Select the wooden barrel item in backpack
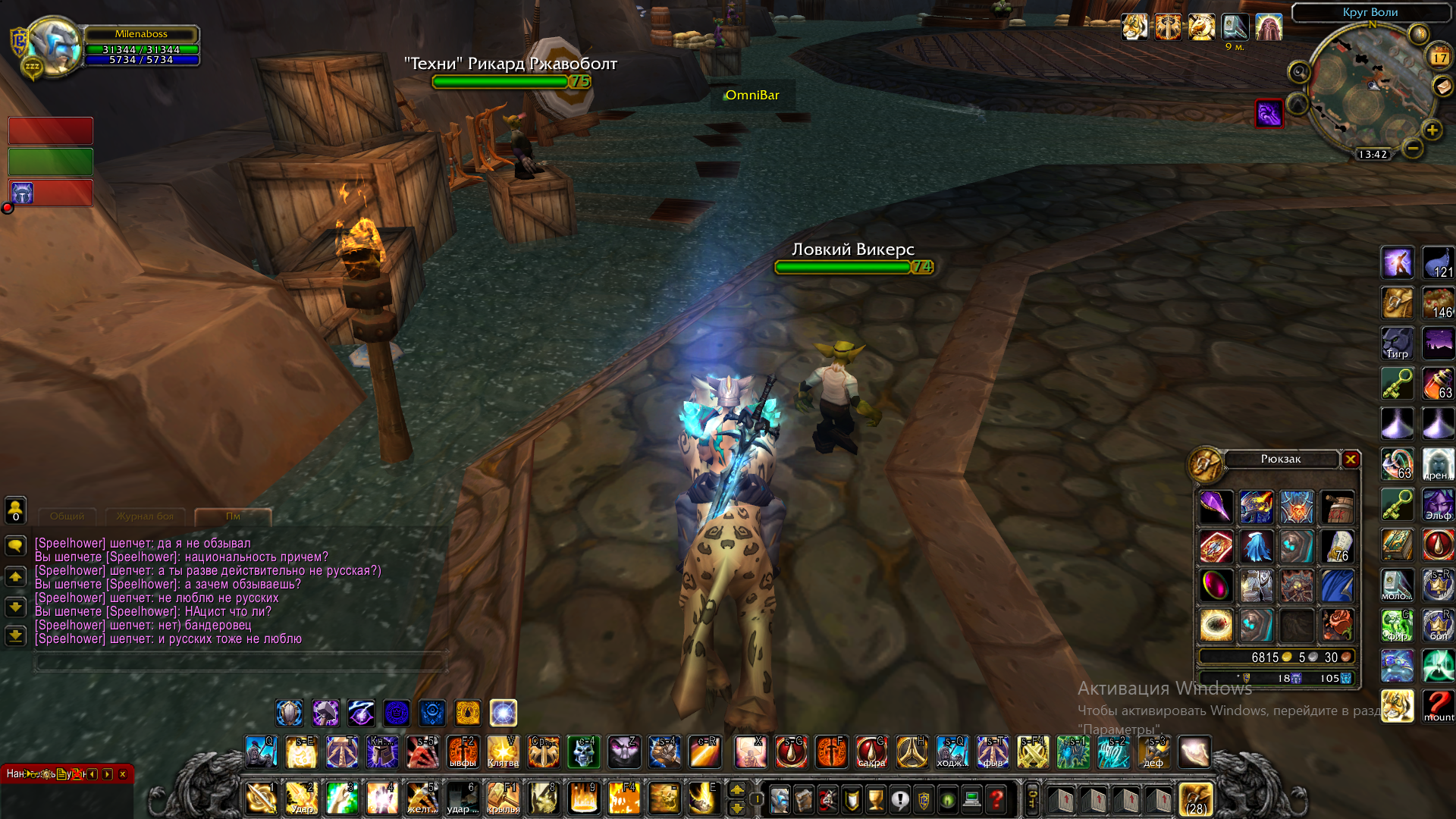1456x819 pixels. pyautogui.click(x=1337, y=507)
